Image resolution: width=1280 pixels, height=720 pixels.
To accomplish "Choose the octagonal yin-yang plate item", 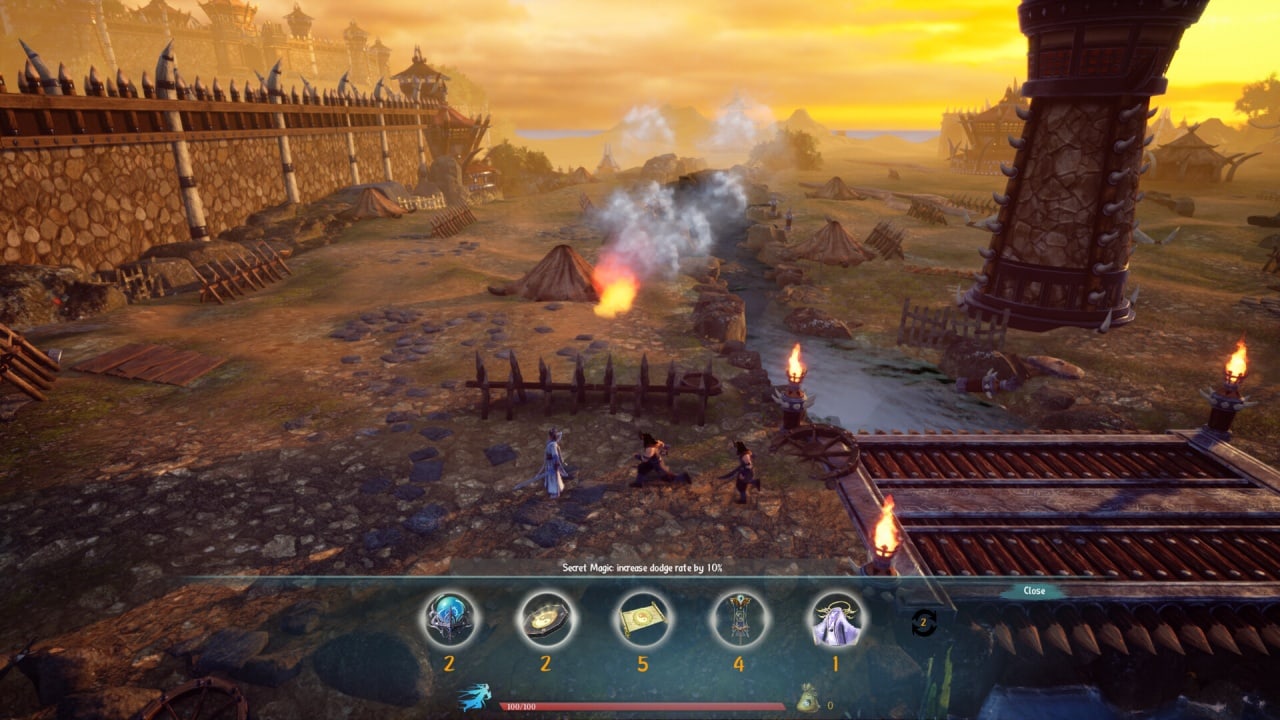I will point(546,620).
